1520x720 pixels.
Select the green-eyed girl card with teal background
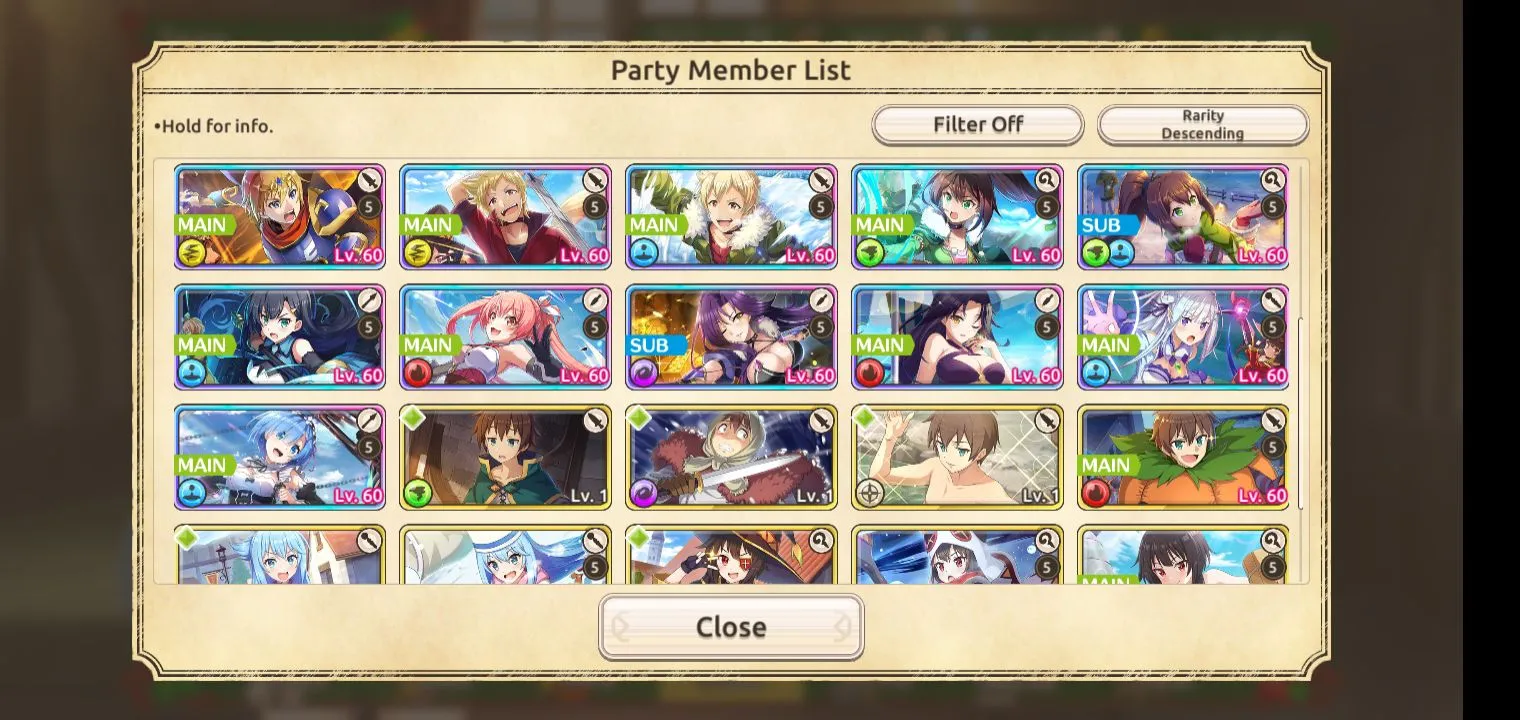pos(957,217)
